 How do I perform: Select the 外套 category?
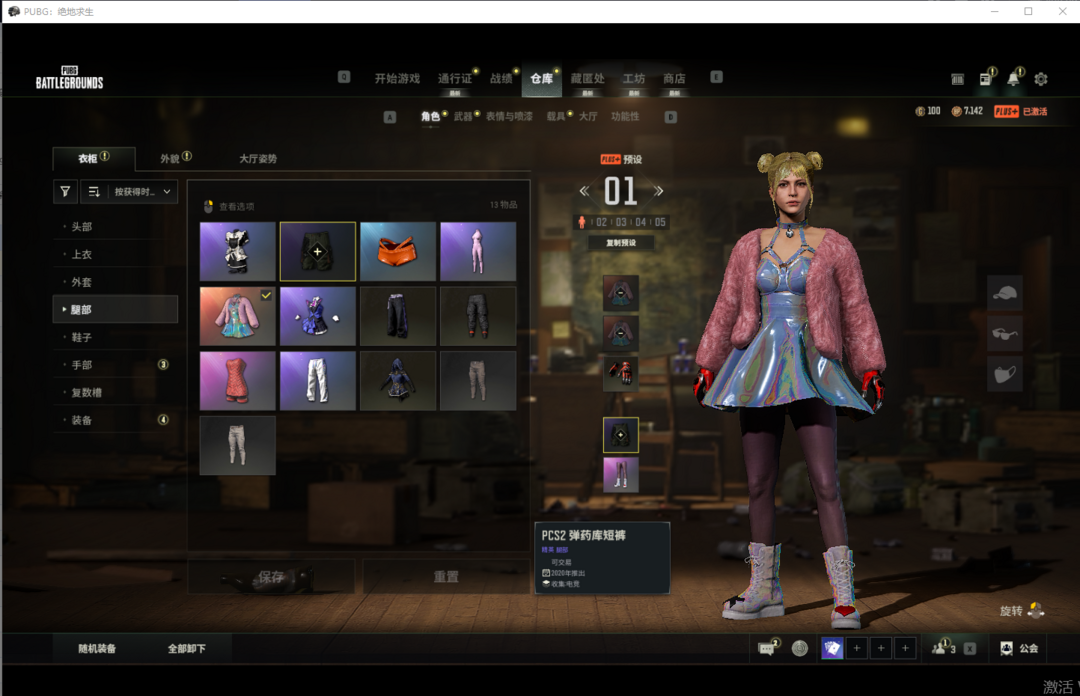(82, 283)
